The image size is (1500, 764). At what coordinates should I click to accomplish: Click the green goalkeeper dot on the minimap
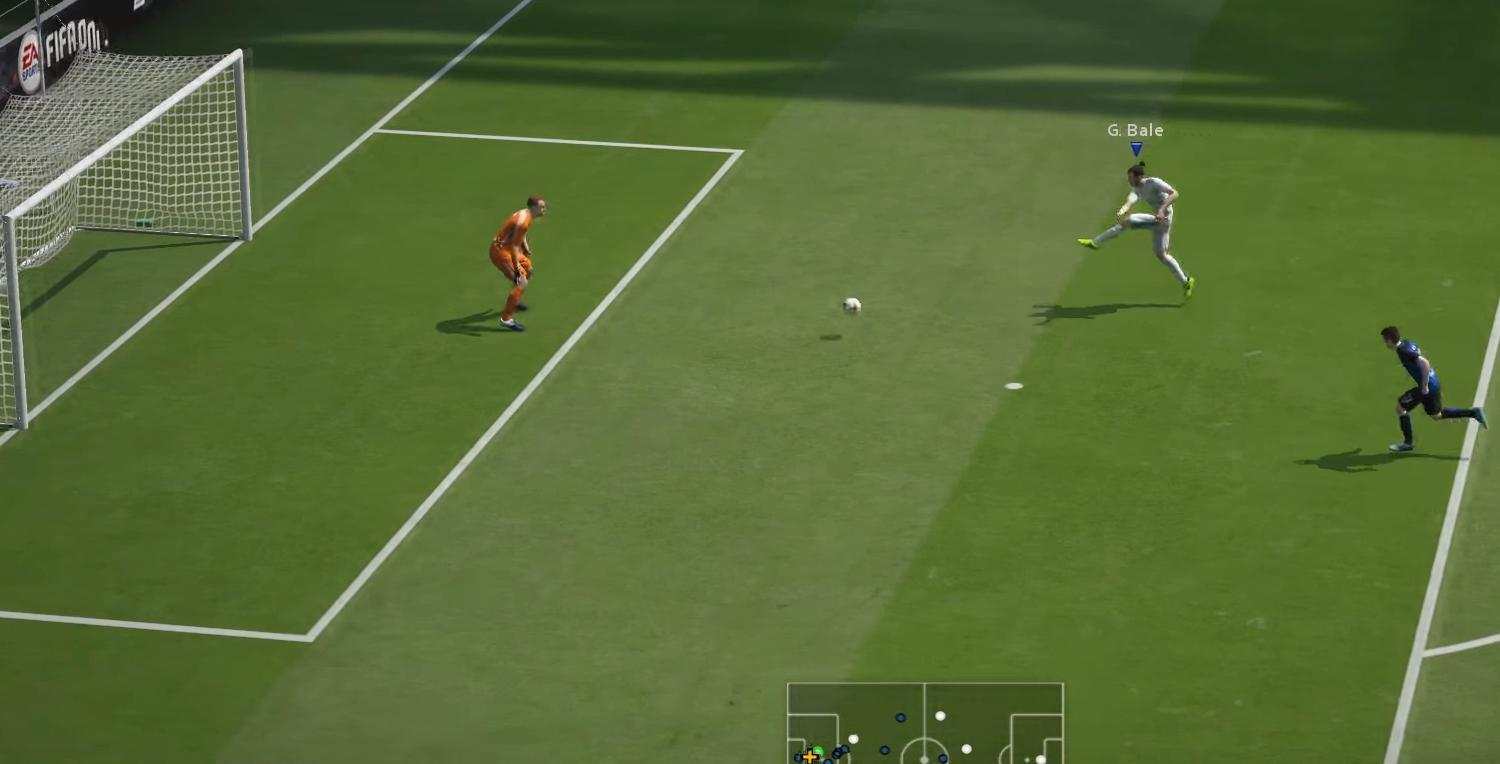tap(820, 751)
